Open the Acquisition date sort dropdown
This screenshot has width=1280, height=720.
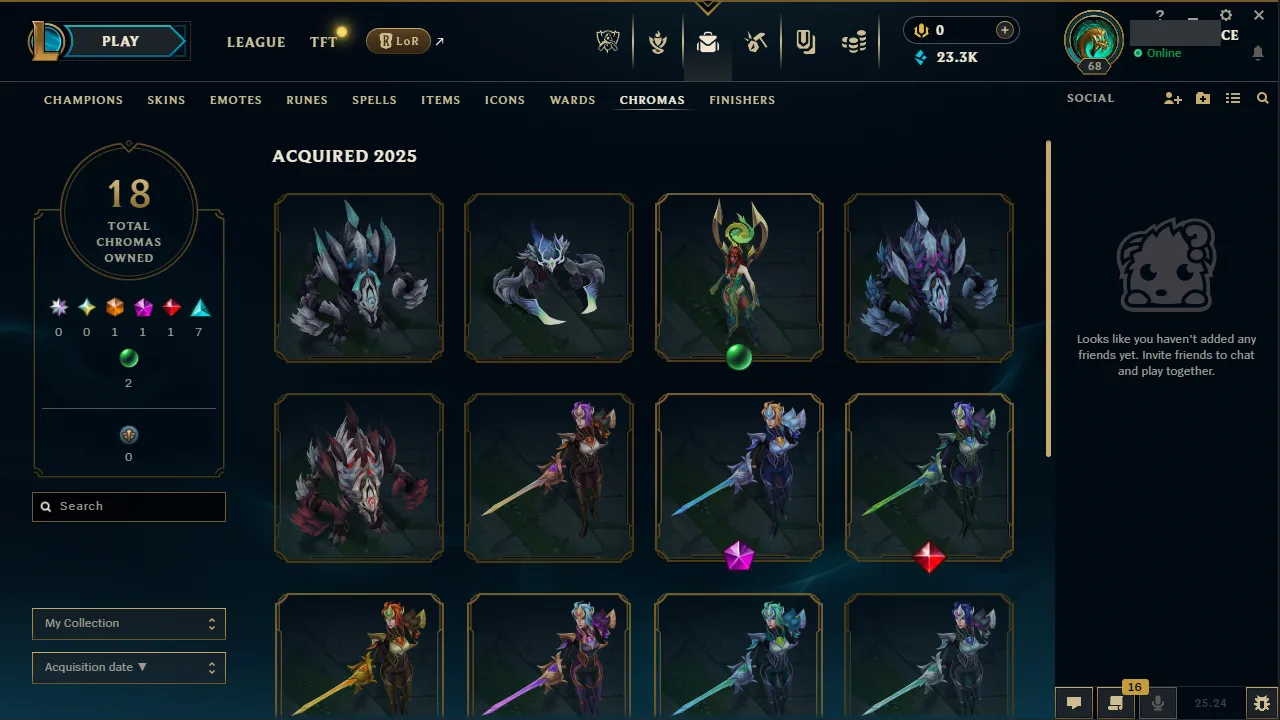tap(128, 667)
